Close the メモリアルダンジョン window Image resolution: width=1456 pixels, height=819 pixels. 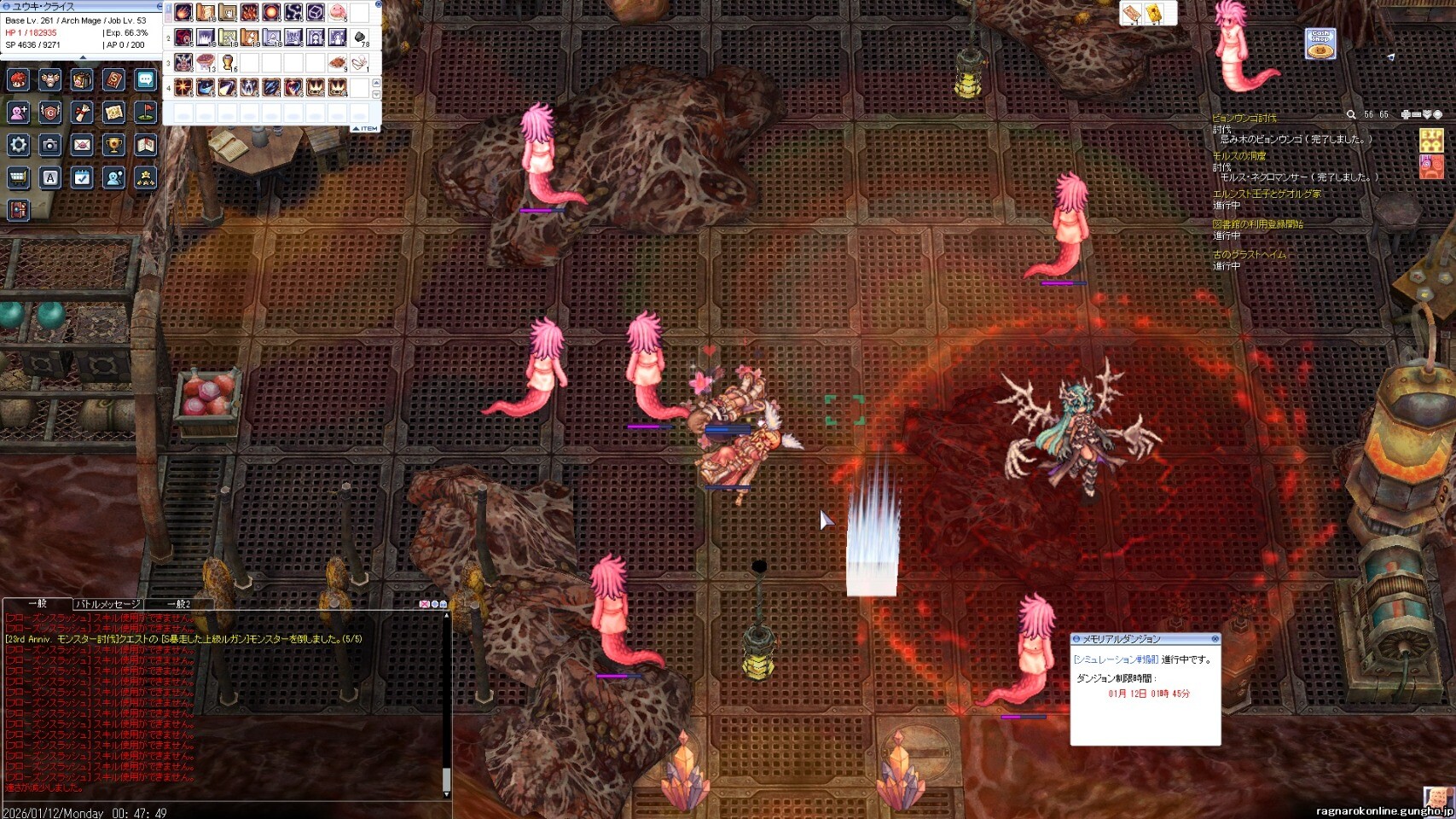pos(1215,639)
